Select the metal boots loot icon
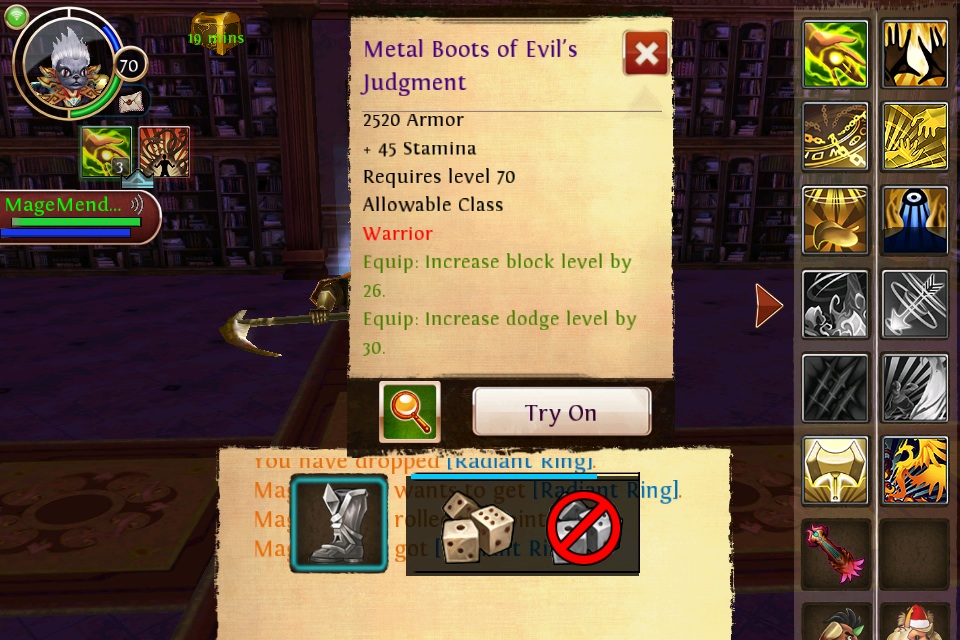 click(x=339, y=523)
